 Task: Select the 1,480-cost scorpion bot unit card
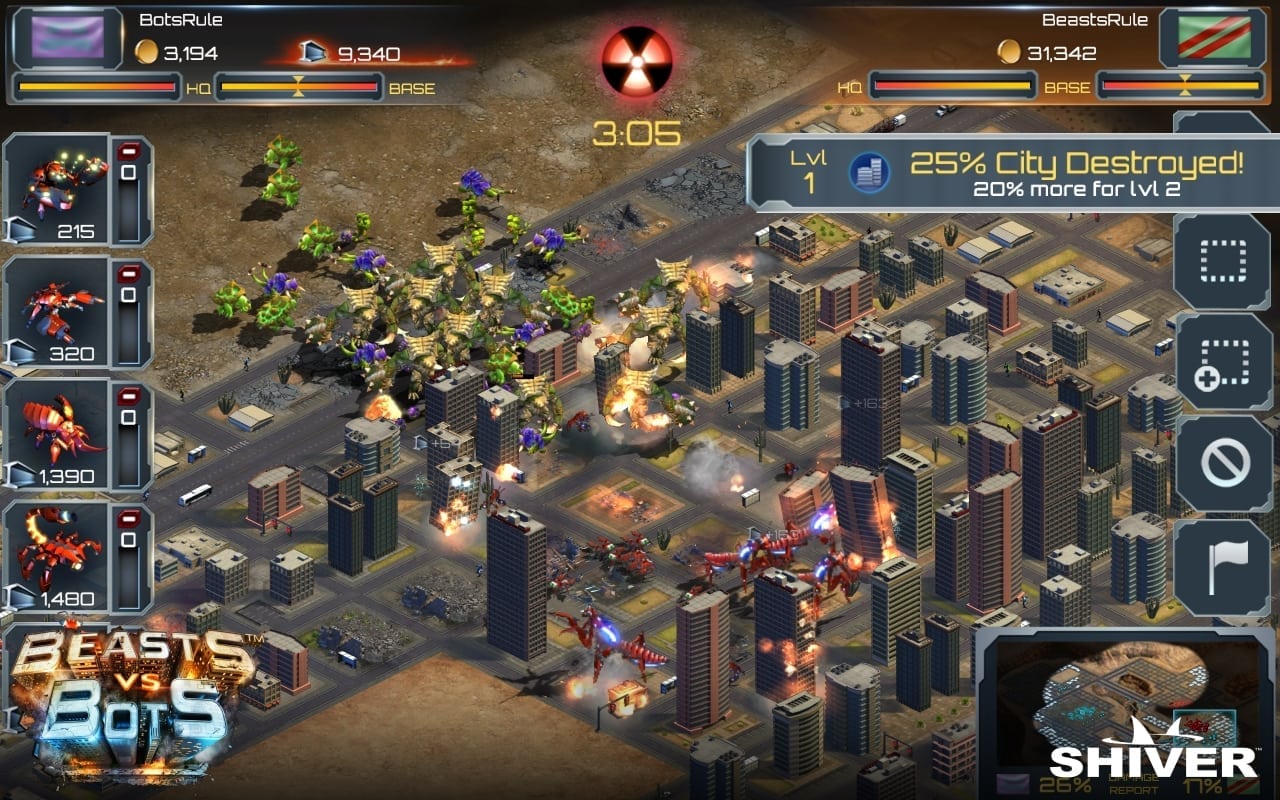tap(57, 558)
